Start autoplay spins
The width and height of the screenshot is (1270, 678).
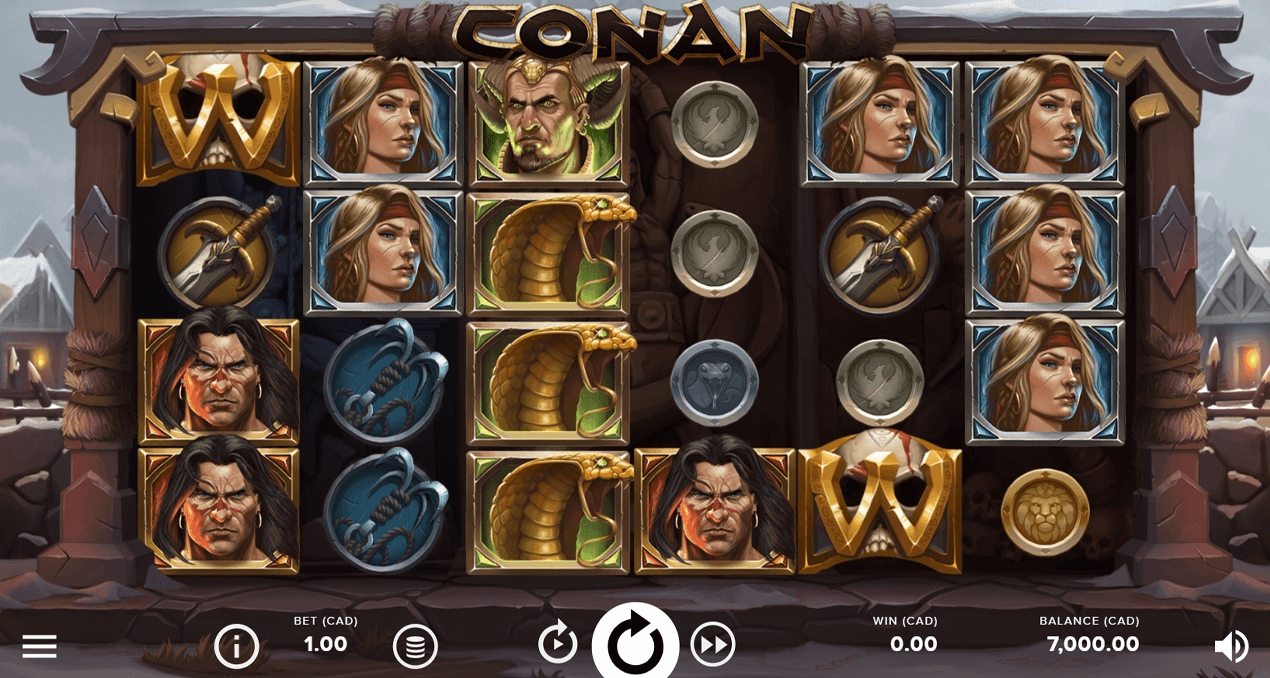tap(558, 643)
